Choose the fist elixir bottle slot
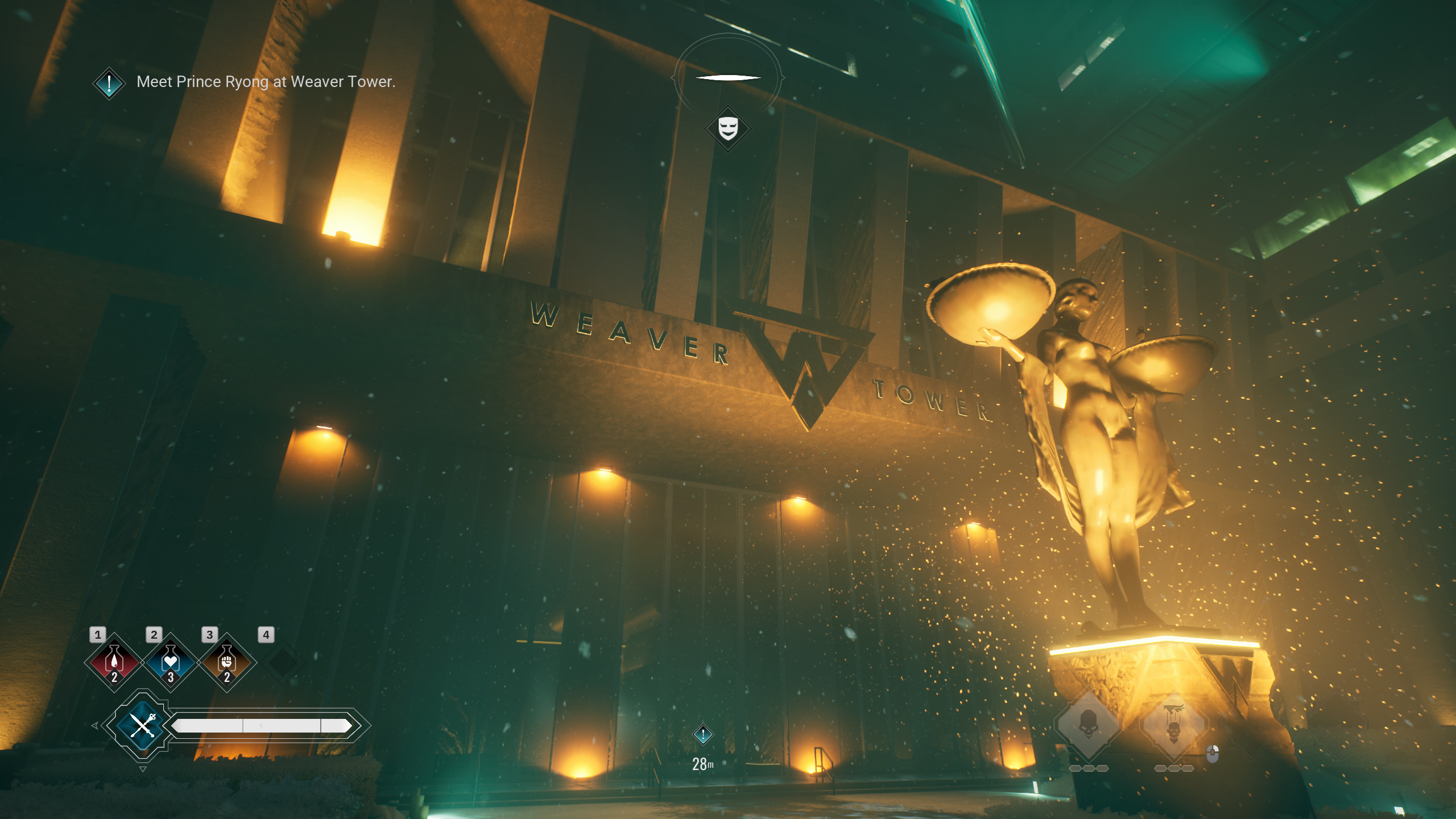The width and height of the screenshot is (1456, 819). [x=227, y=662]
